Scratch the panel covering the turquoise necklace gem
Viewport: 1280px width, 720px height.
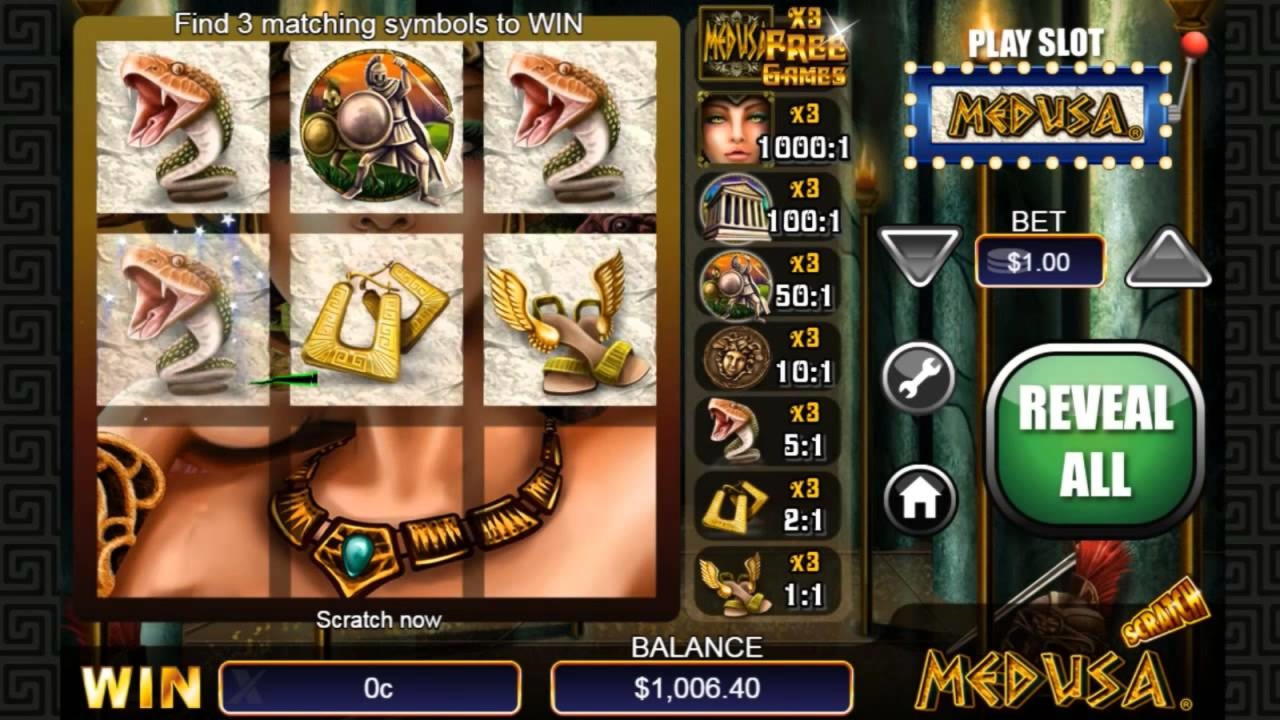point(377,512)
